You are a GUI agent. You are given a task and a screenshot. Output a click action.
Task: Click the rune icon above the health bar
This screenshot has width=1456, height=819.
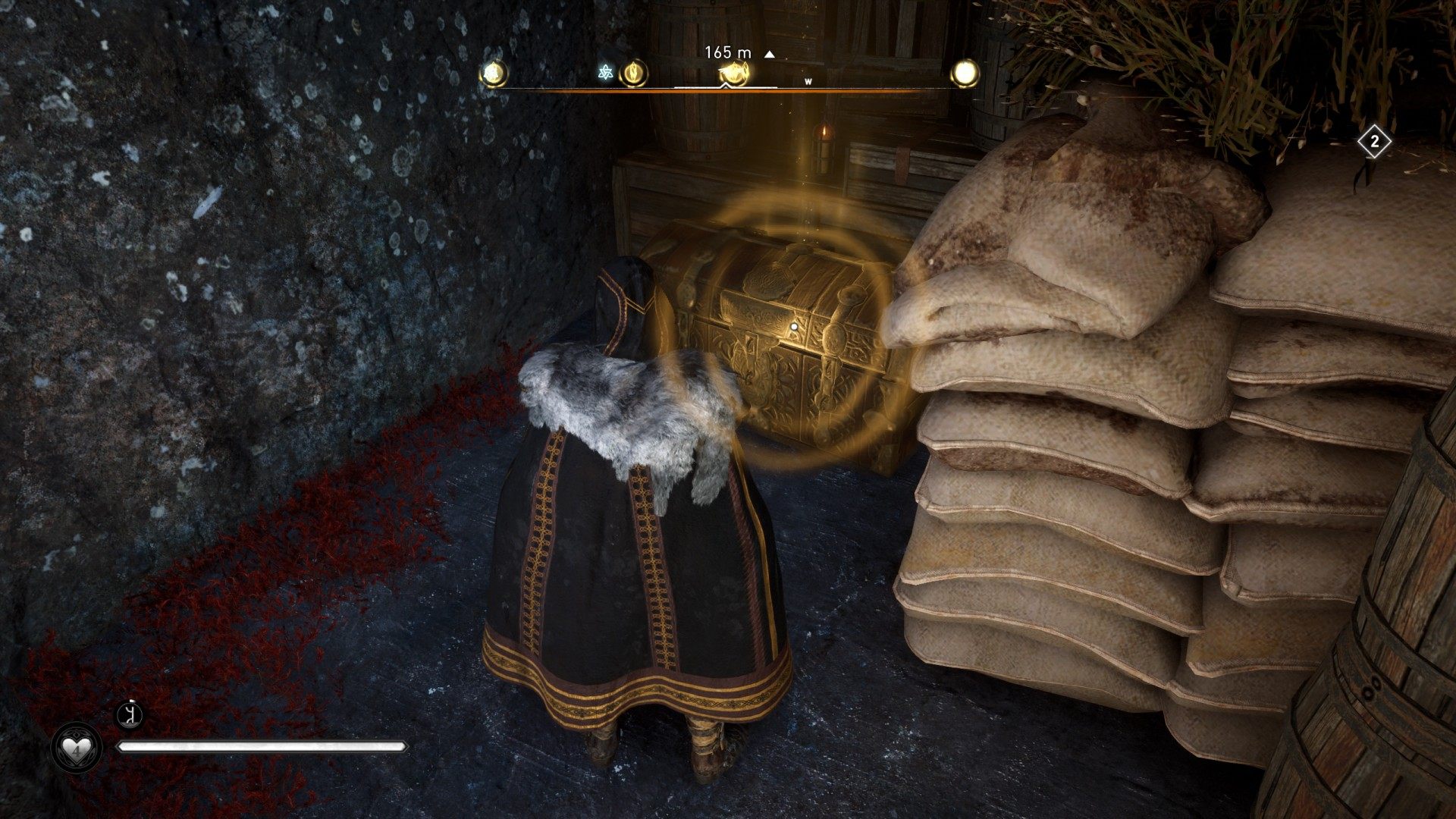(131, 715)
